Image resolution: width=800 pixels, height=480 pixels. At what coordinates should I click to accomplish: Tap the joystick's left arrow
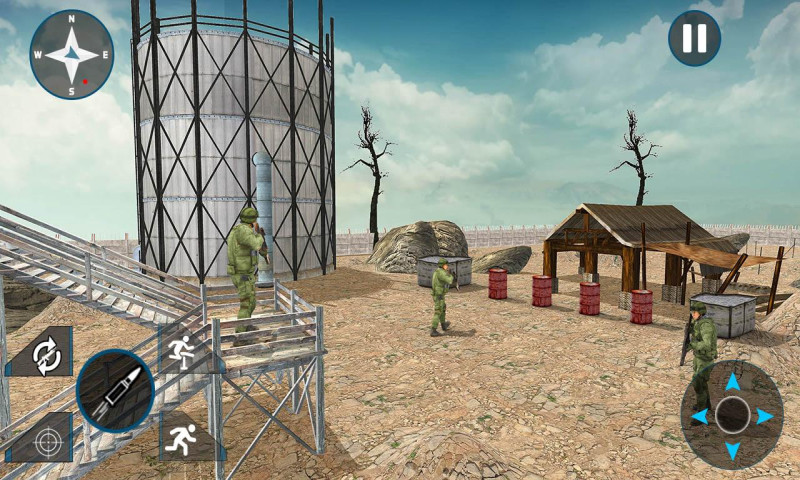(699, 416)
